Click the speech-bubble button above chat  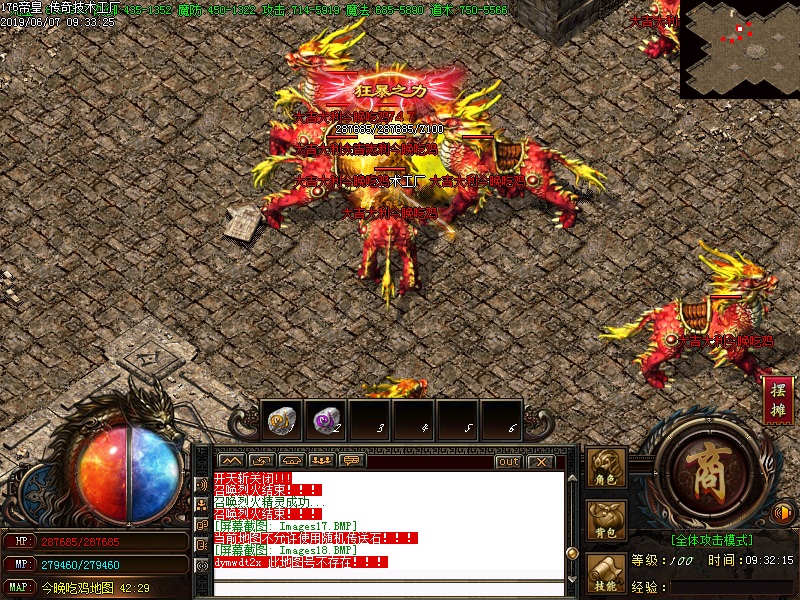[x=351, y=461]
